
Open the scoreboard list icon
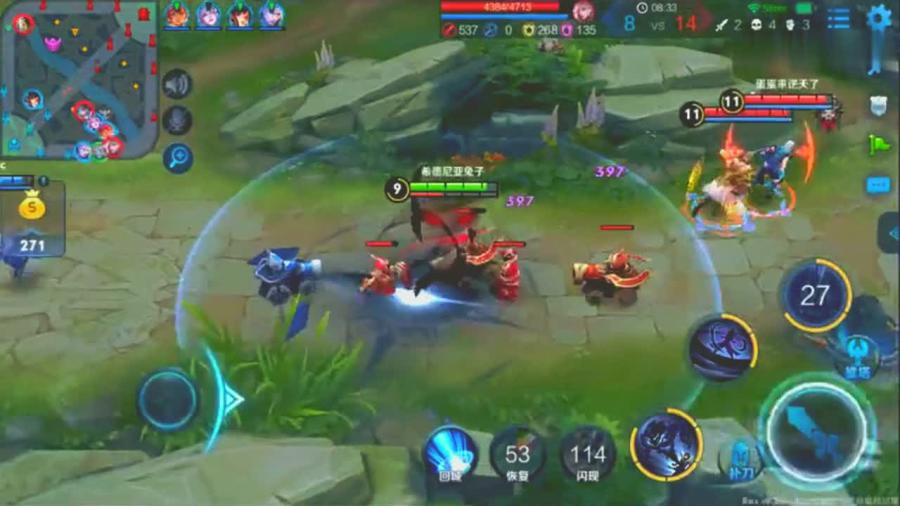pos(839,18)
